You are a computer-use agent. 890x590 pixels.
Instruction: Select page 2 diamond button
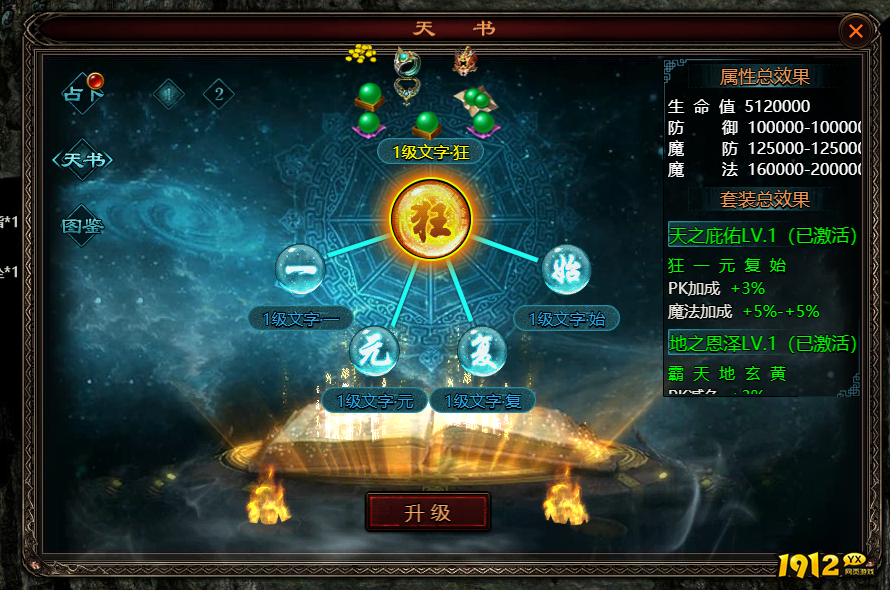219,94
